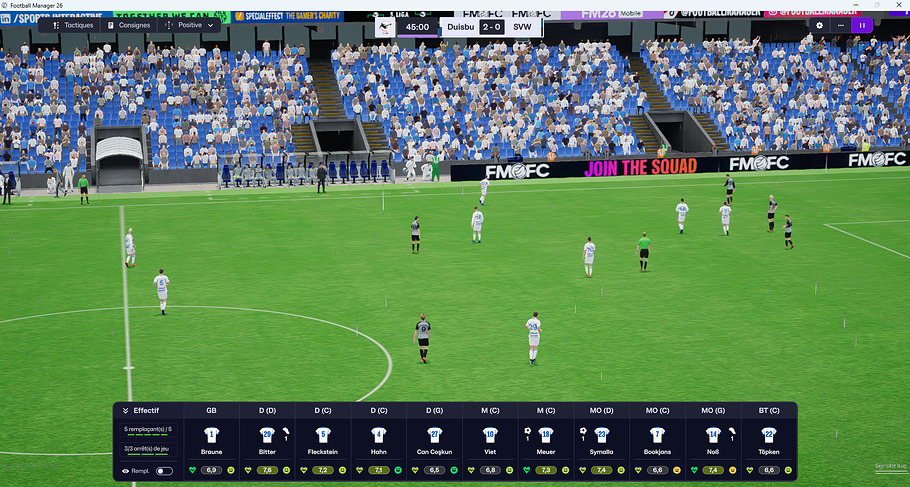Select Fleckstein's player card
Image resolution: width=910 pixels, height=487 pixels.
point(323,441)
